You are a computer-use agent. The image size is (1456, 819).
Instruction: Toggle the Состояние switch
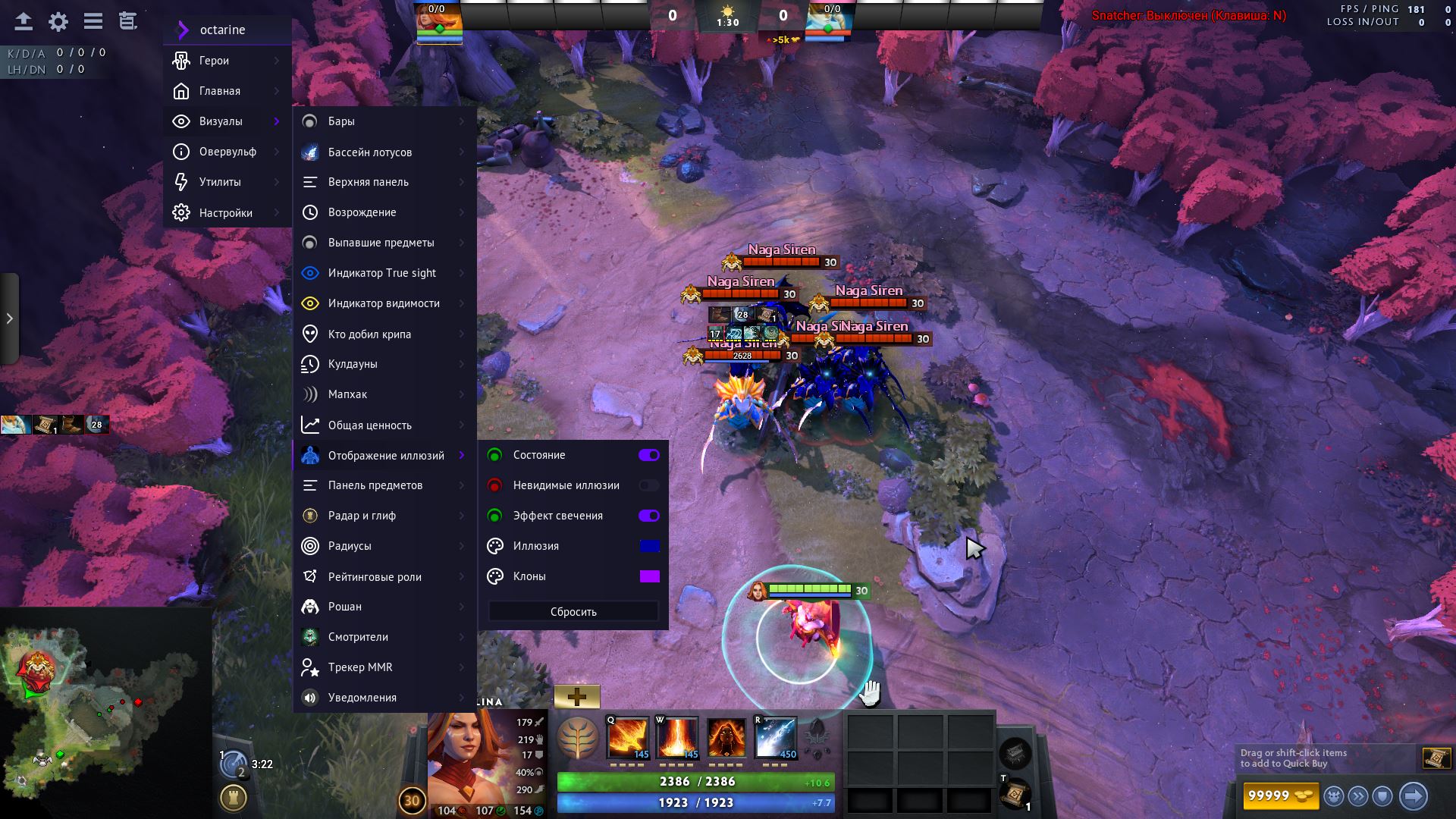point(648,455)
